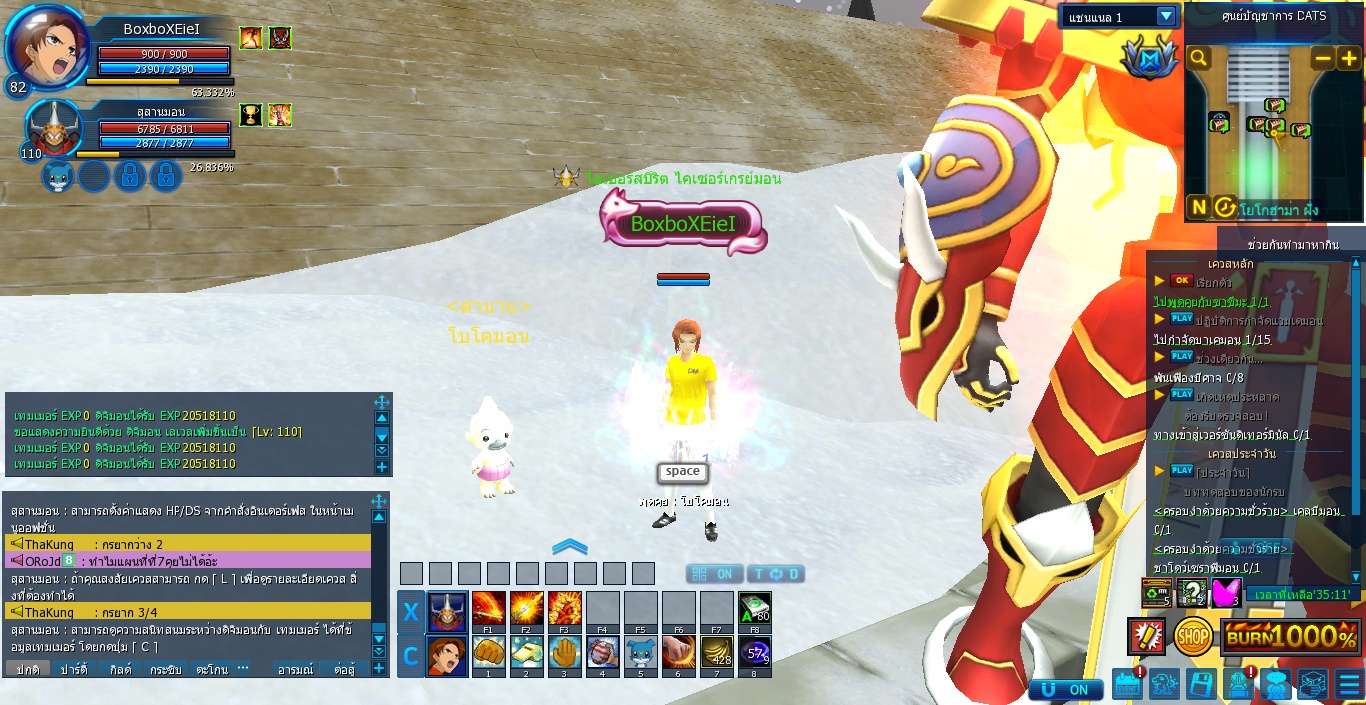Open the channel dropdown
Image resolution: width=1366 pixels, height=705 pixels.
[1166, 16]
